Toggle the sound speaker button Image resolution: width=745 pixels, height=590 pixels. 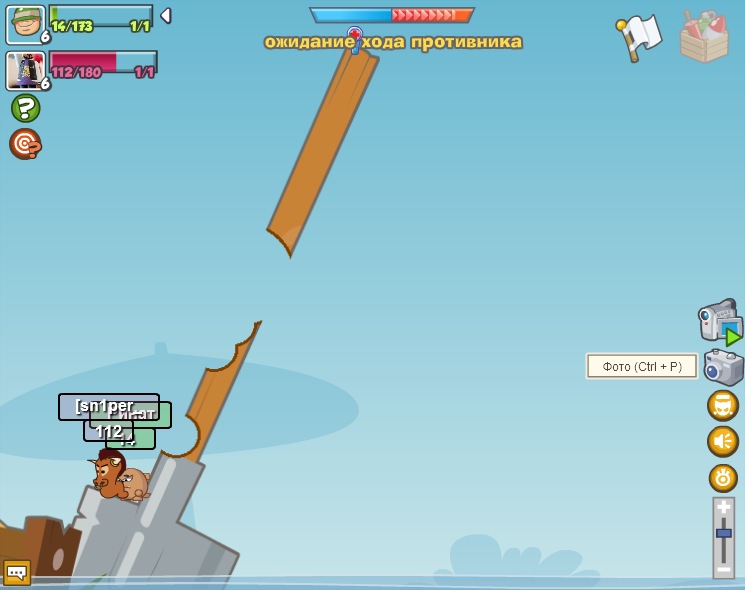click(723, 441)
